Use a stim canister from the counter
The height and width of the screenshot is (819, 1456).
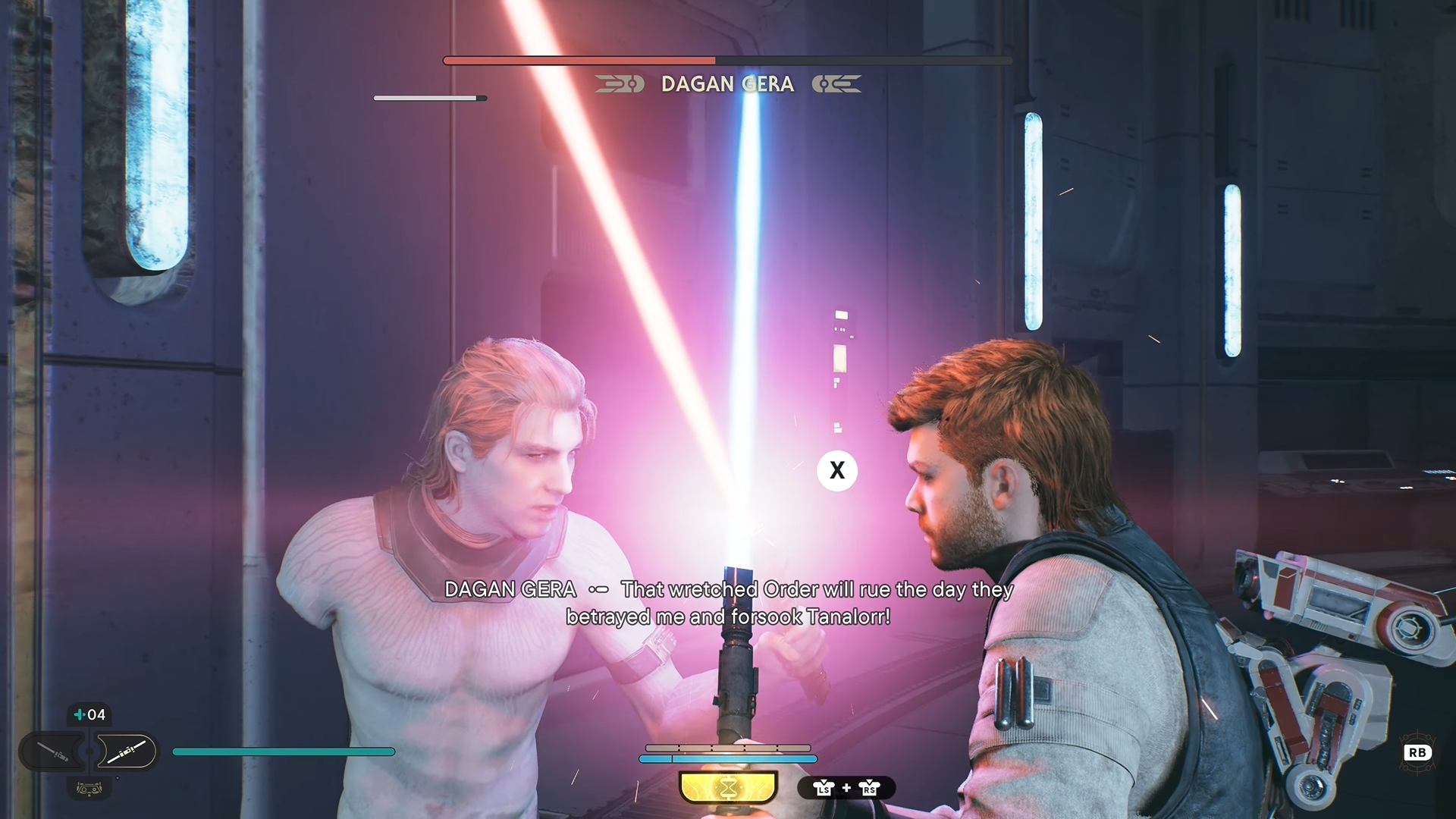(89, 714)
